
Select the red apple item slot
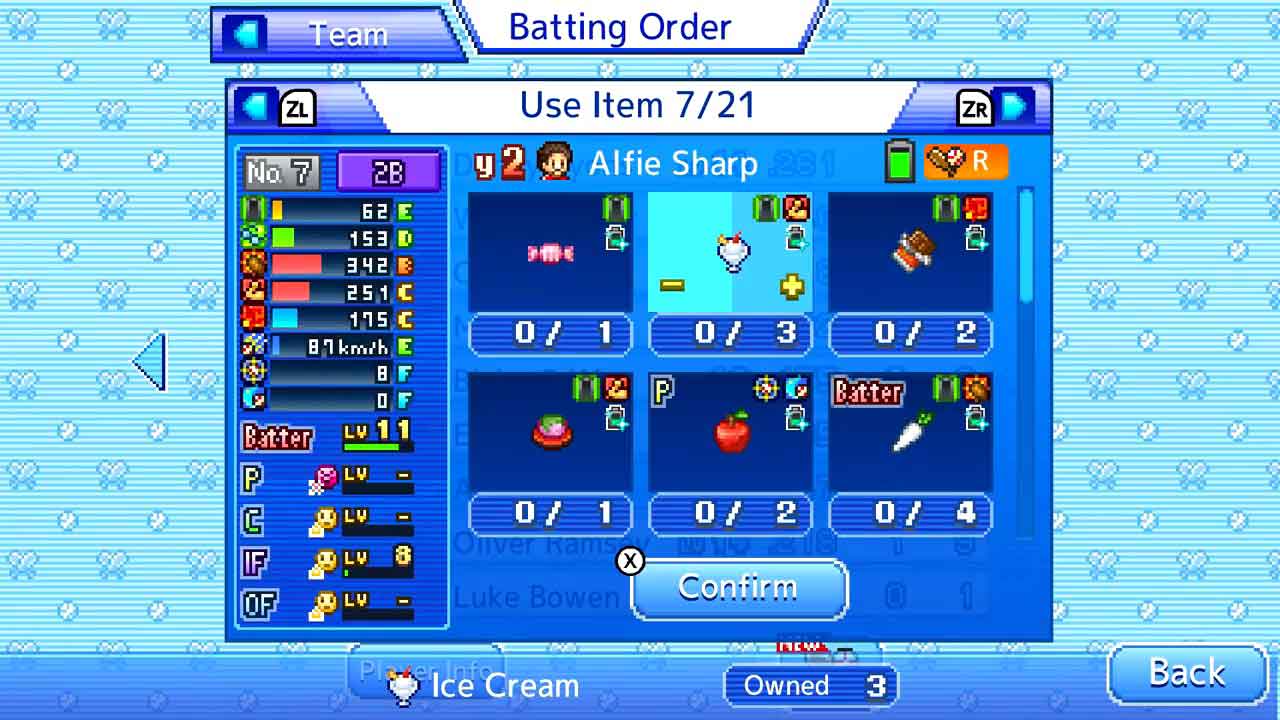pyautogui.click(x=730, y=432)
